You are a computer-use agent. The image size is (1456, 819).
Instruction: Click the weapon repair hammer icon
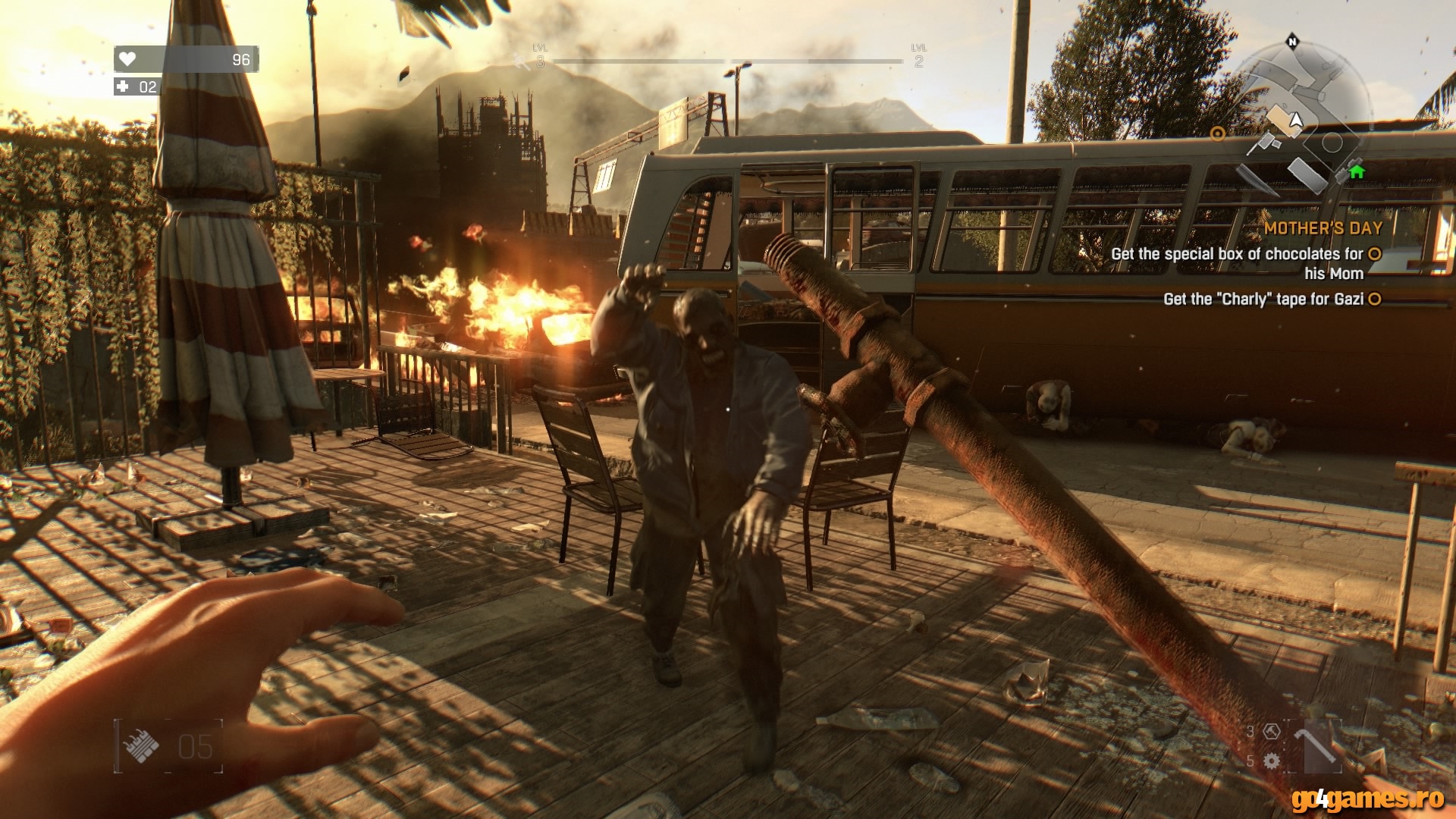point(1272,732)
